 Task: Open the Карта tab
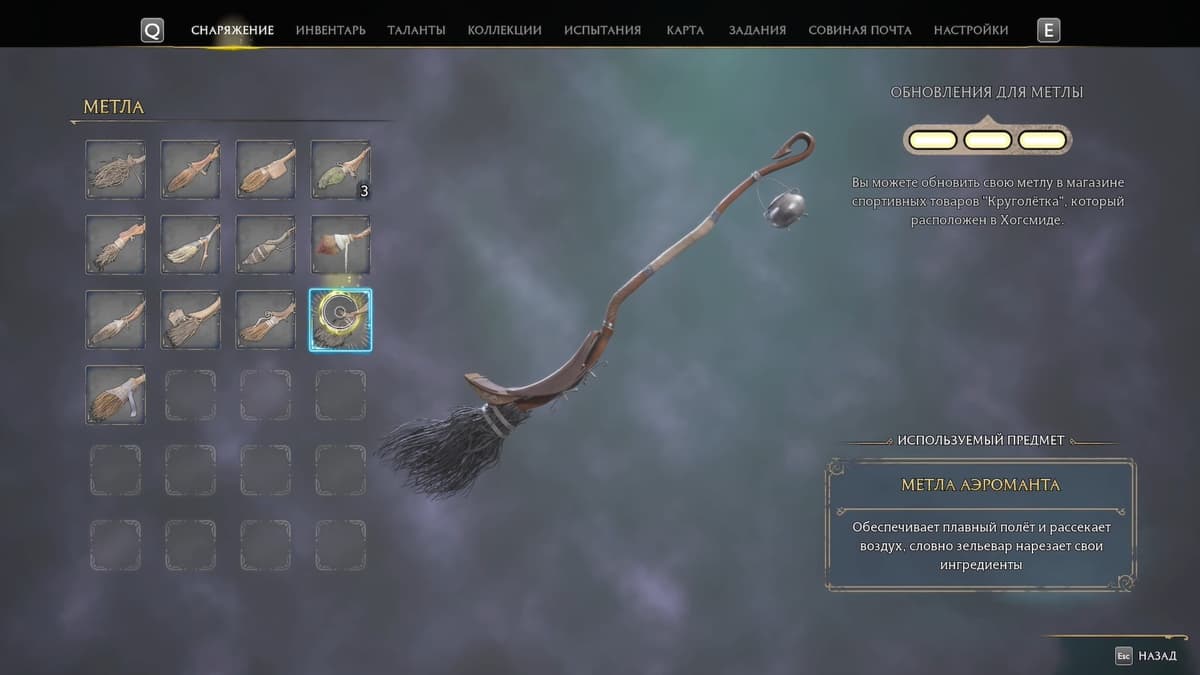[685, 30]
